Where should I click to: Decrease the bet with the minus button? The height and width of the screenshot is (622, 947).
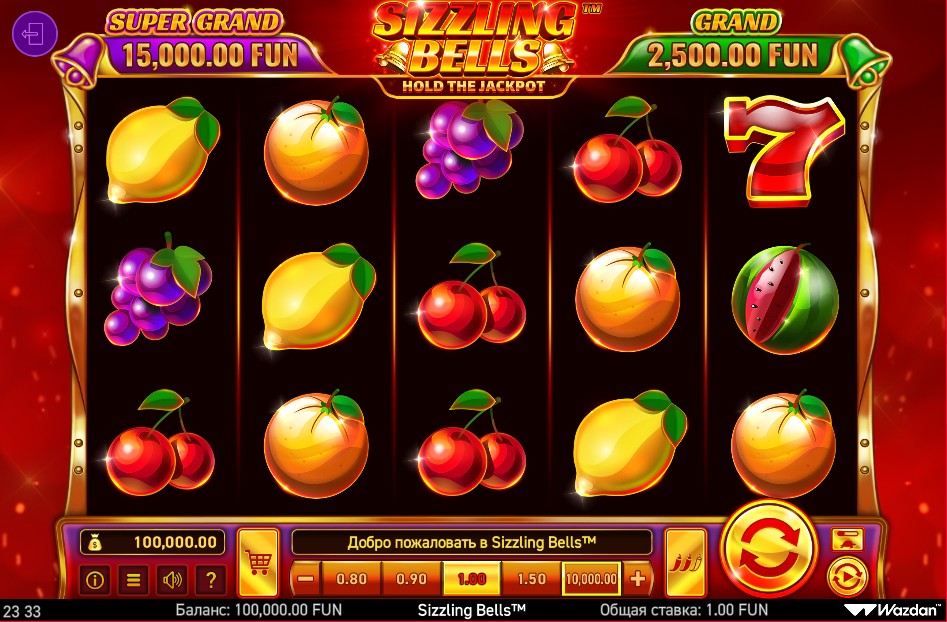[x=306, y=578]
